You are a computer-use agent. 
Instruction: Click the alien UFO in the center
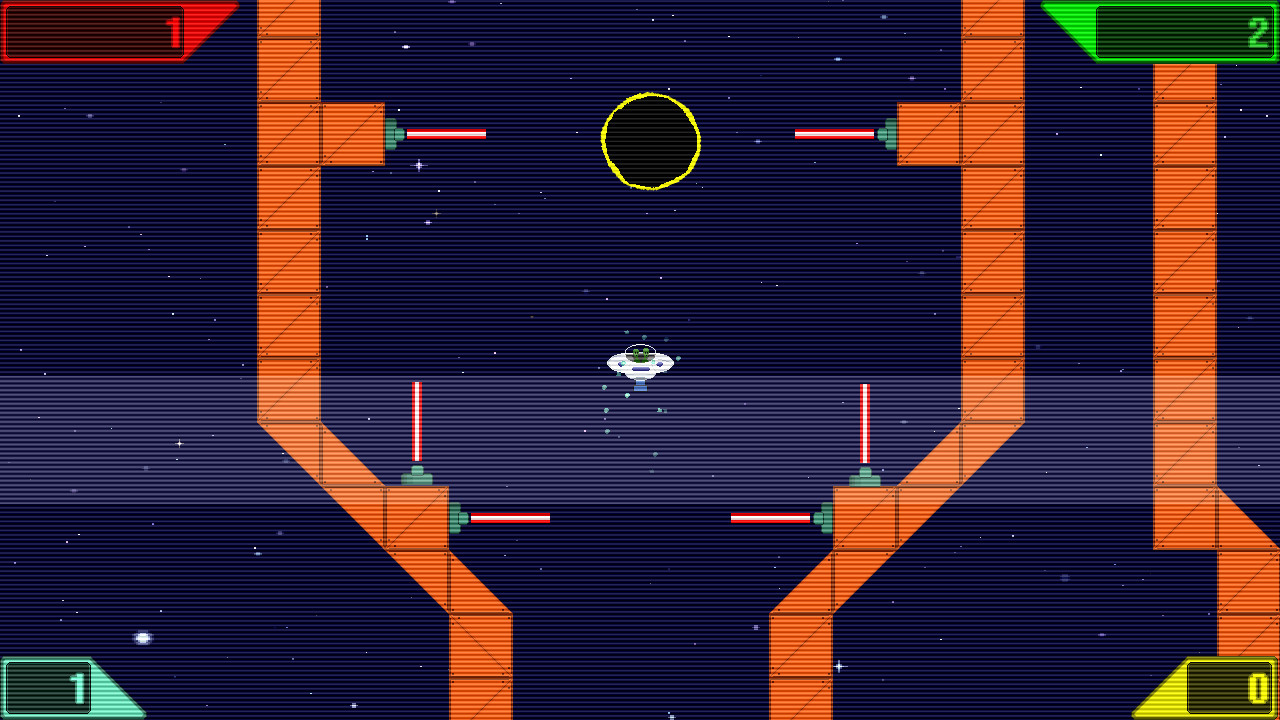(639, 364)
